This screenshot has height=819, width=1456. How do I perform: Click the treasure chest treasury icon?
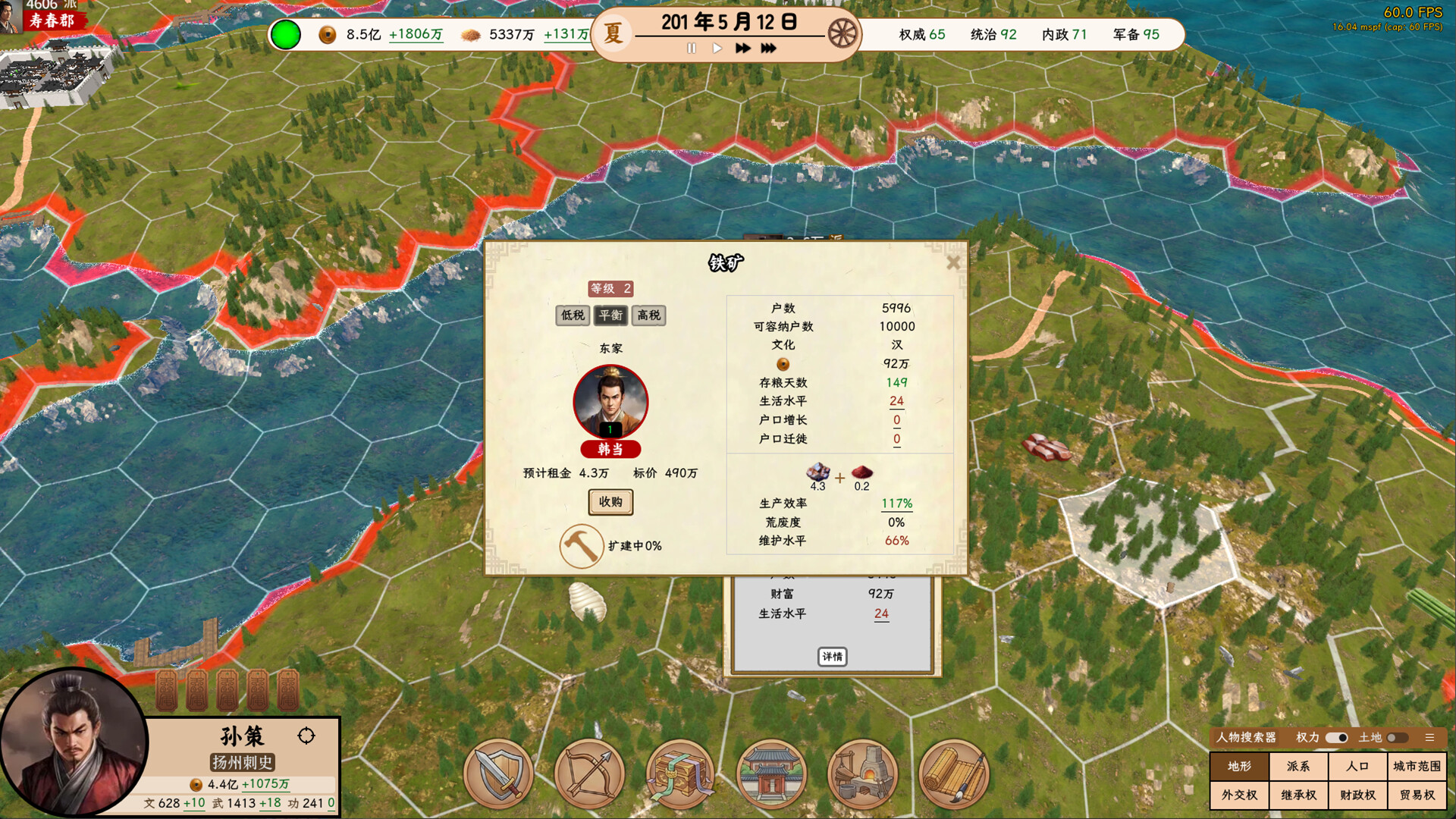pos(680,773)
